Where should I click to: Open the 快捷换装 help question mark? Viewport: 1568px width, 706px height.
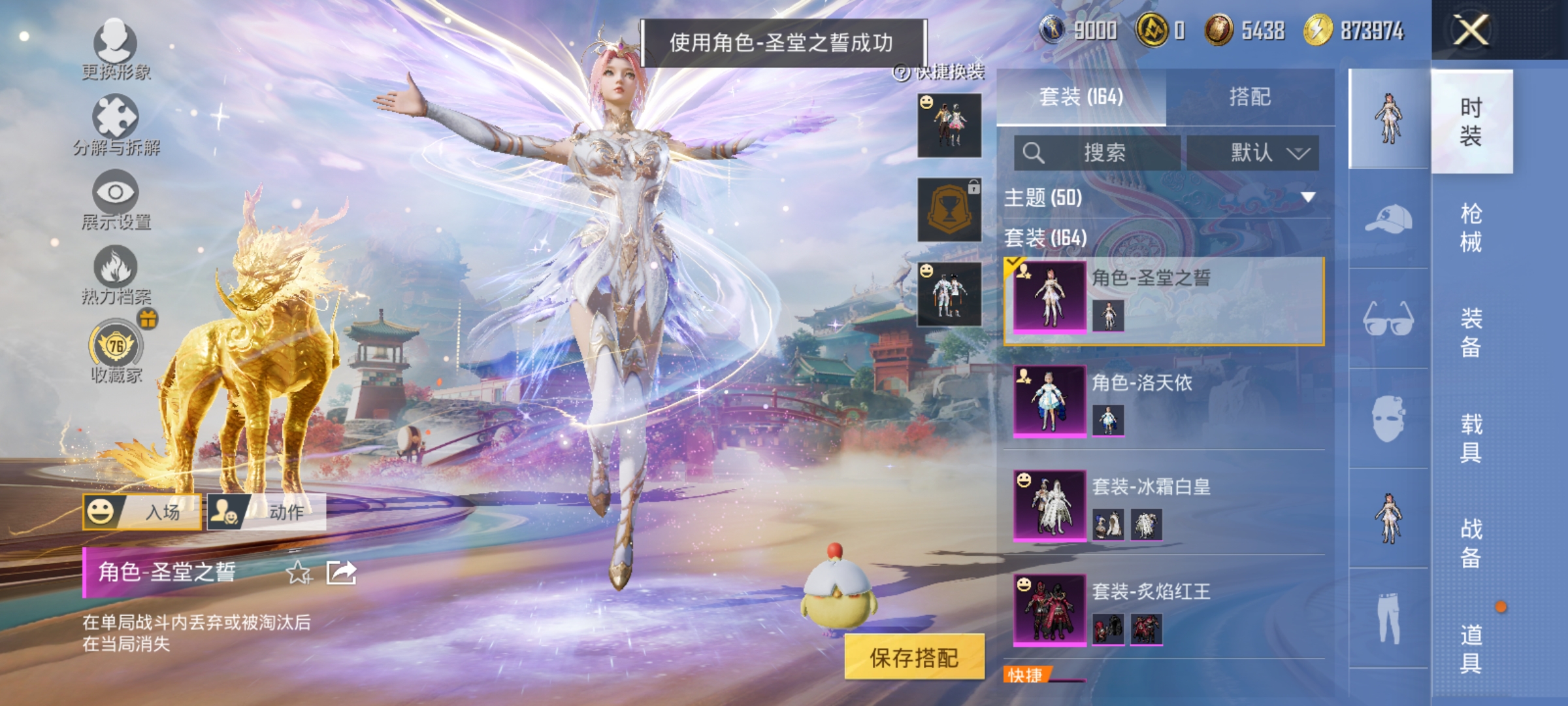click(x=900, y=72)
